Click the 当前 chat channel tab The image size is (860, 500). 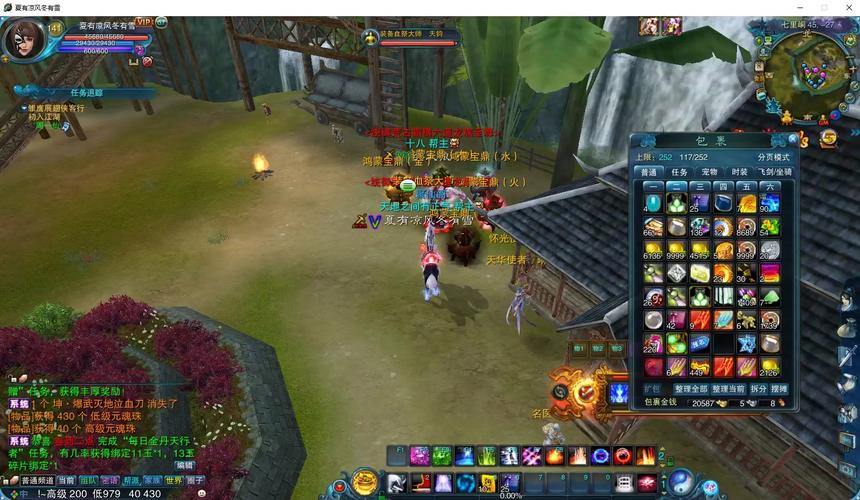click(x=65, y=481)
